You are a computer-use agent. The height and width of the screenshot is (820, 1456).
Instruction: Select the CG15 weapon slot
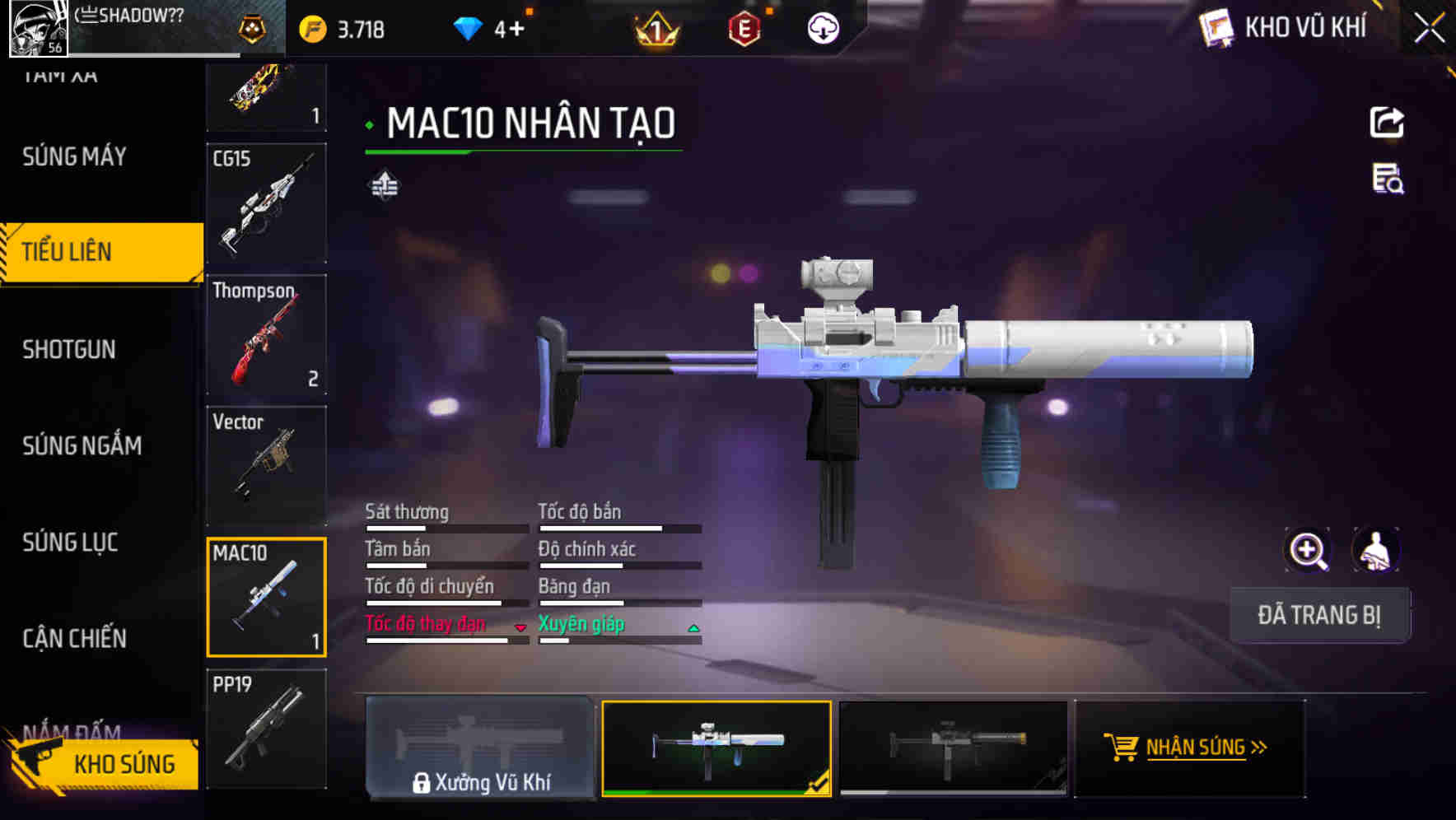coord(266,203)
